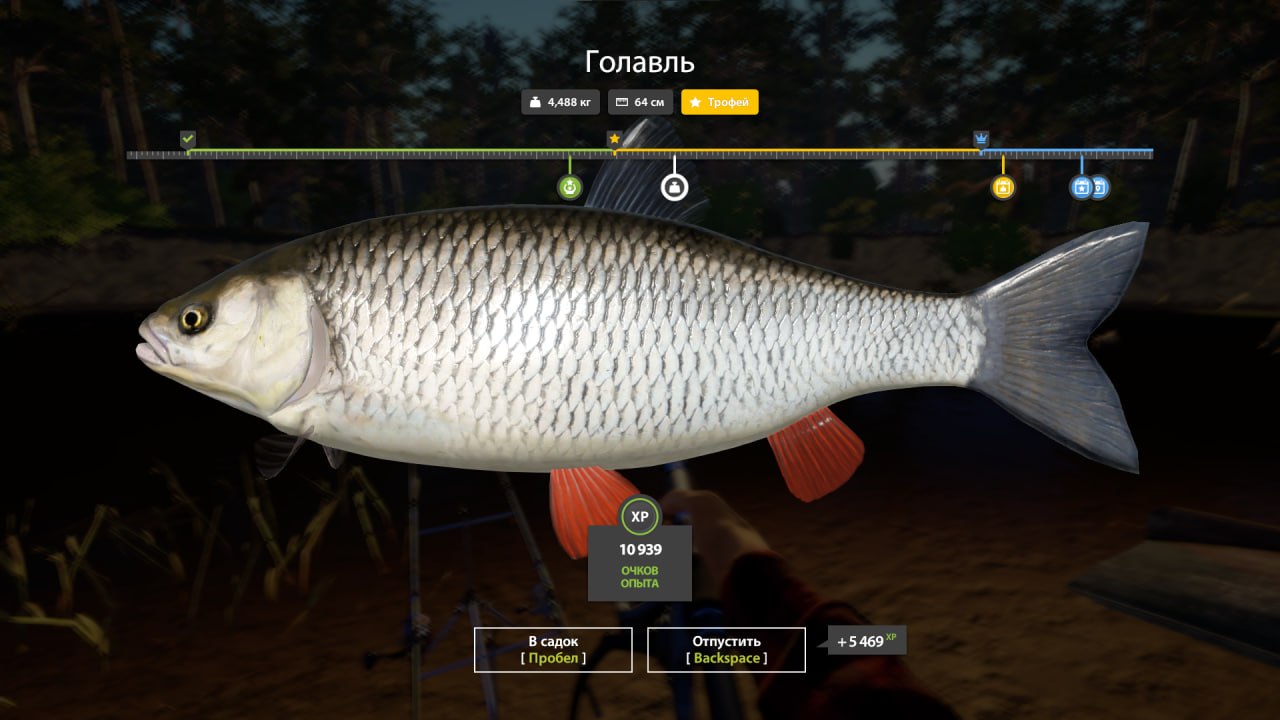
Task: Click the fish name Голавль title
Action: pyautogui.click(x=639, y=62)
